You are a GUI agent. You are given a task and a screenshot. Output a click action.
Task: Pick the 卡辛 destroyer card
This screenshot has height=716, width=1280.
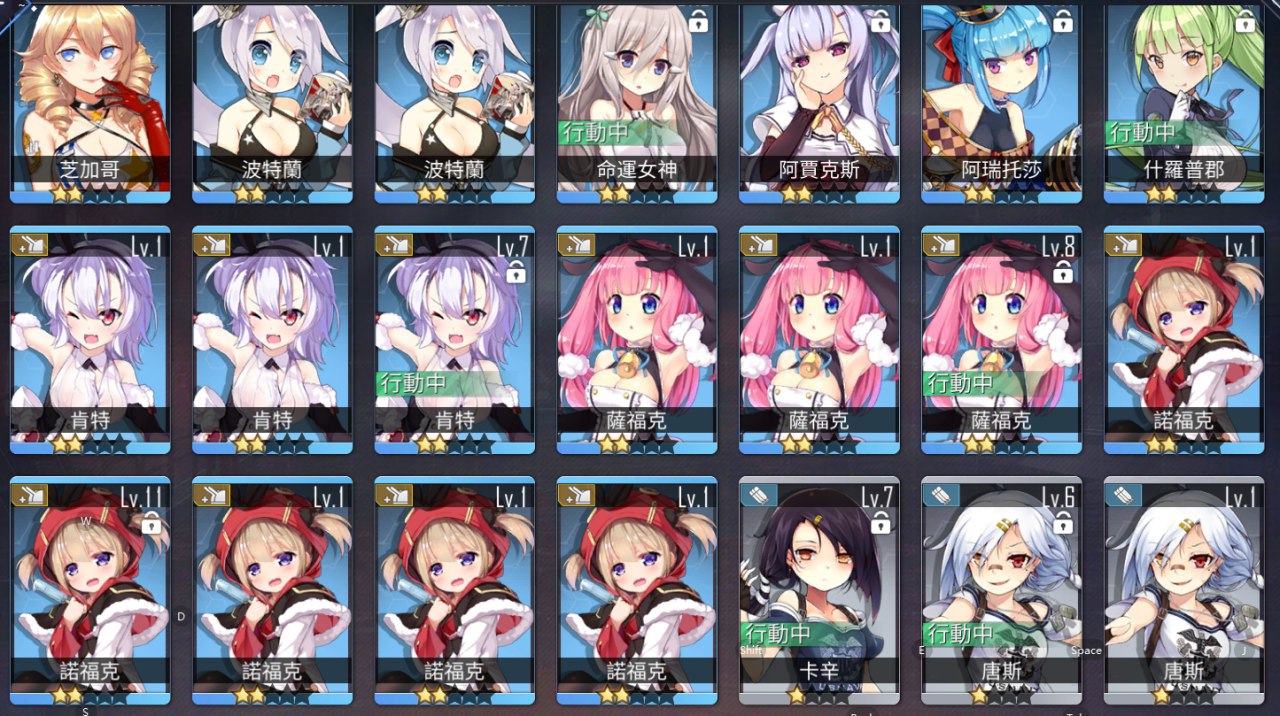[x=819, y=590]
